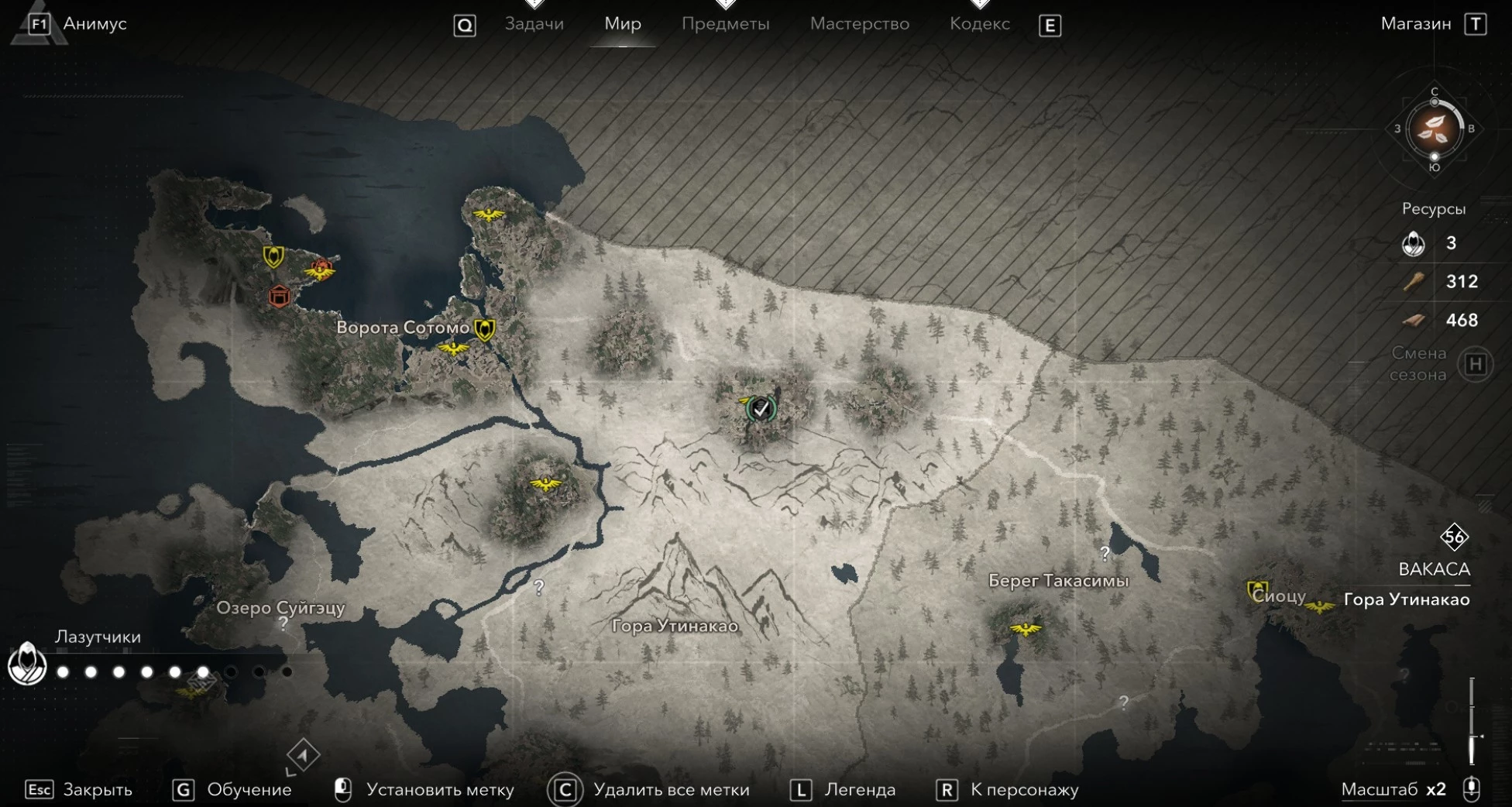This screenshot has width=1512, height=807.
Task: Switch to the Задачи tab
Action: [x=534, y=24]
